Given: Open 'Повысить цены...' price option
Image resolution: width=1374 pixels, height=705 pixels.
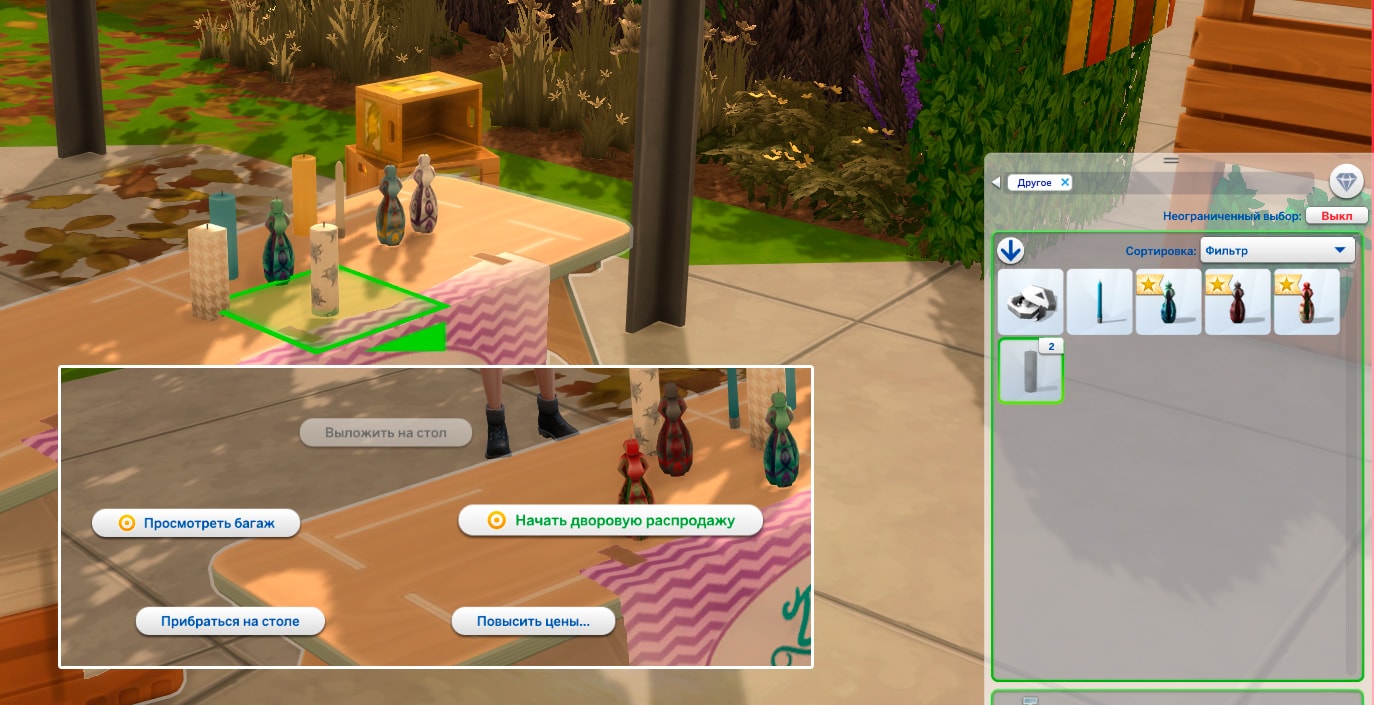Looking at the screenshot, I should coord(532,621).
